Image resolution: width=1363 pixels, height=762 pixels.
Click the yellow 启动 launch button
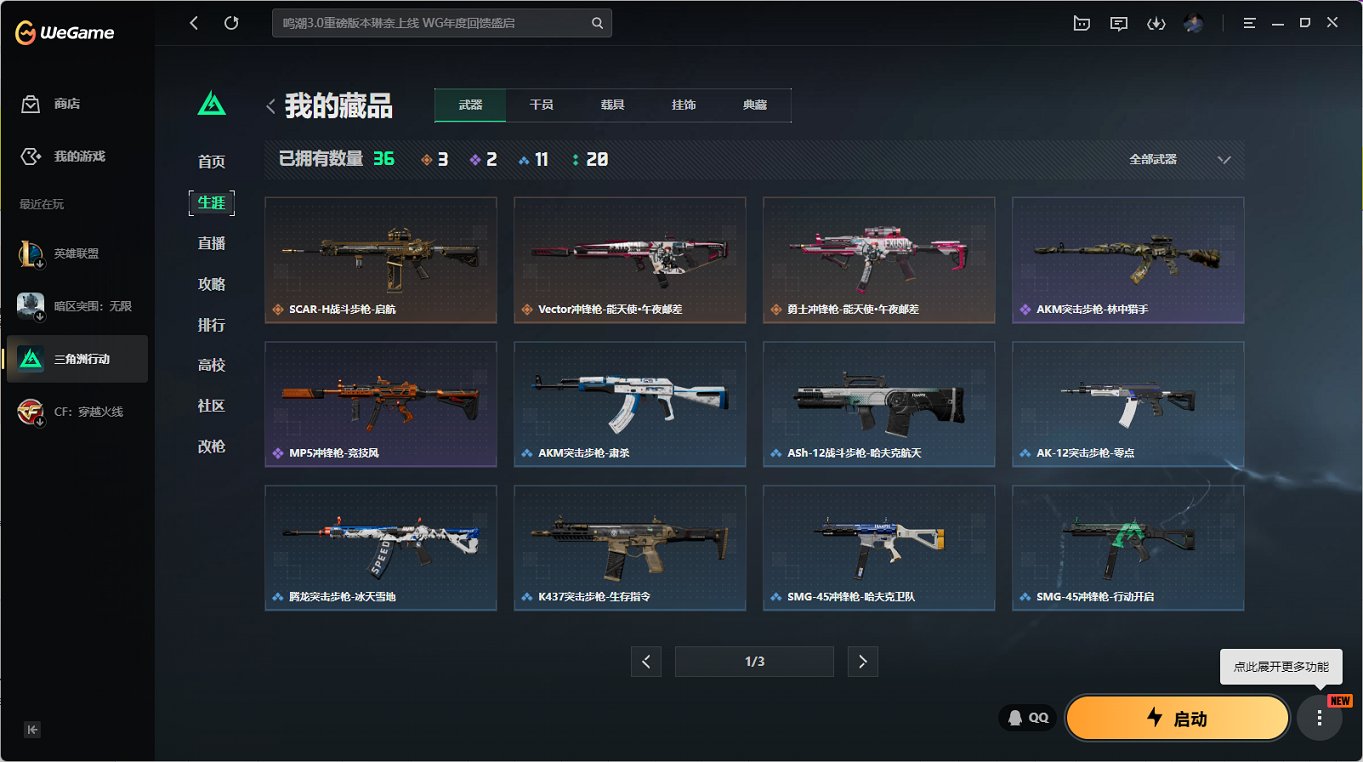(1177, 717)
